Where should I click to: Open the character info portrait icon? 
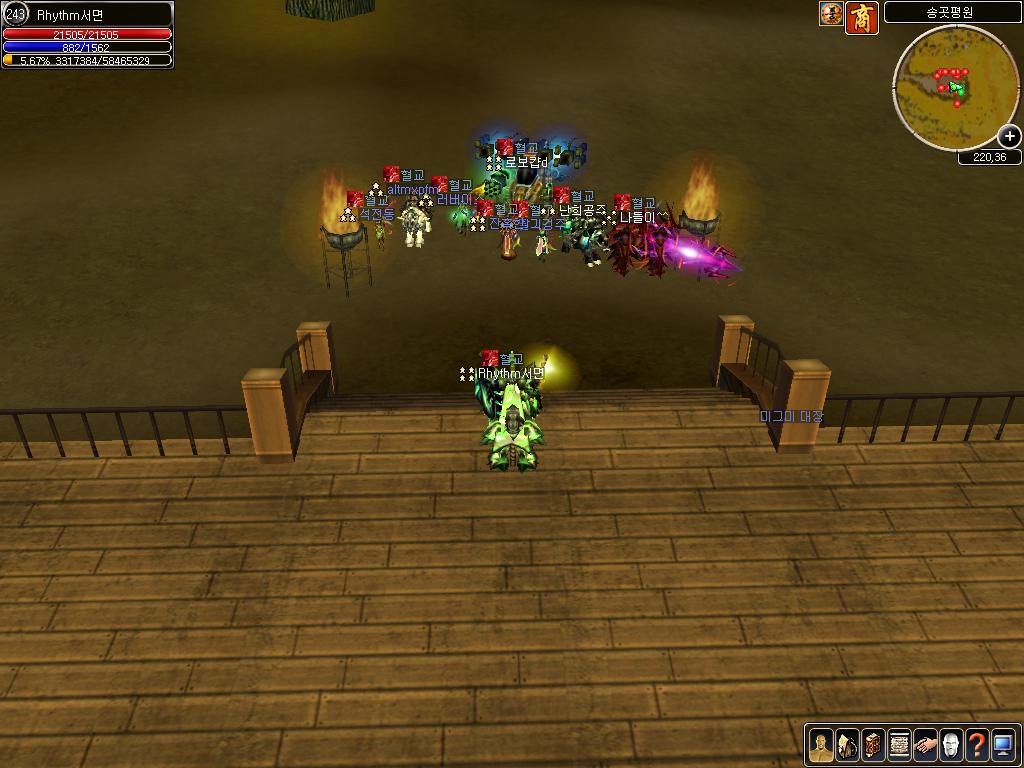coord(821,745)
